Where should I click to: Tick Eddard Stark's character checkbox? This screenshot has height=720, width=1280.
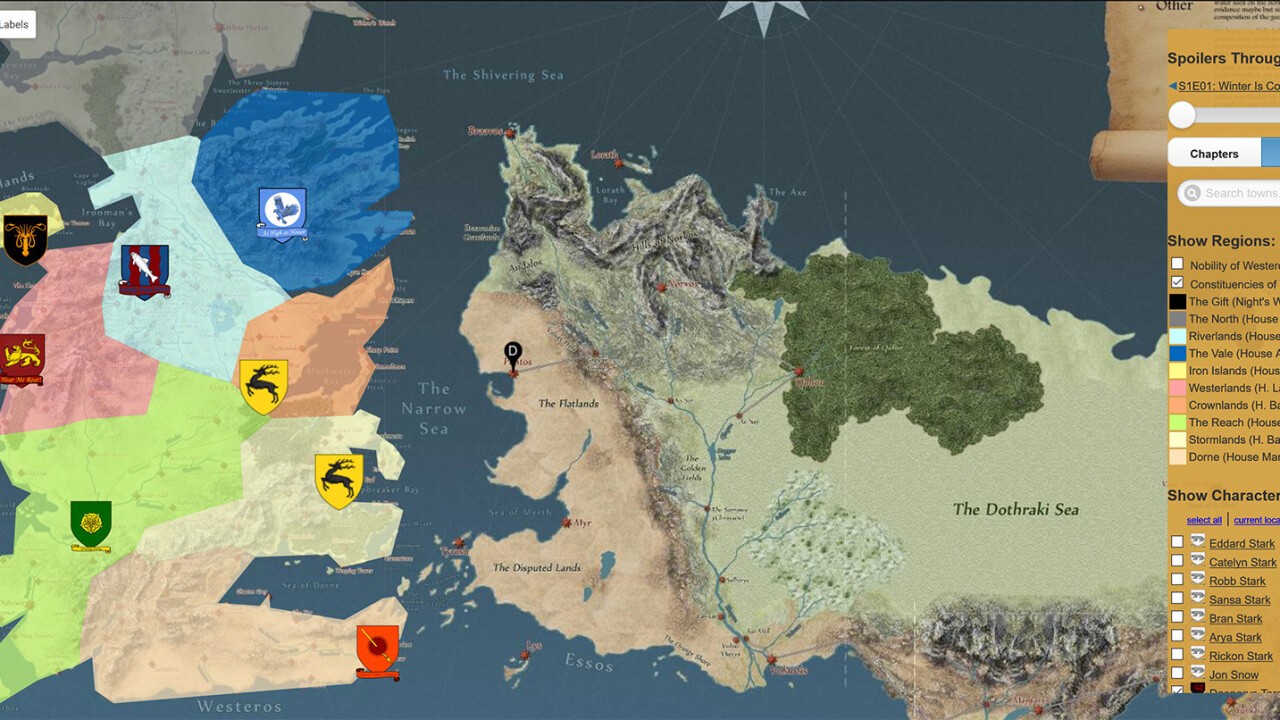pyautogui.click(x=1177, y=542)
